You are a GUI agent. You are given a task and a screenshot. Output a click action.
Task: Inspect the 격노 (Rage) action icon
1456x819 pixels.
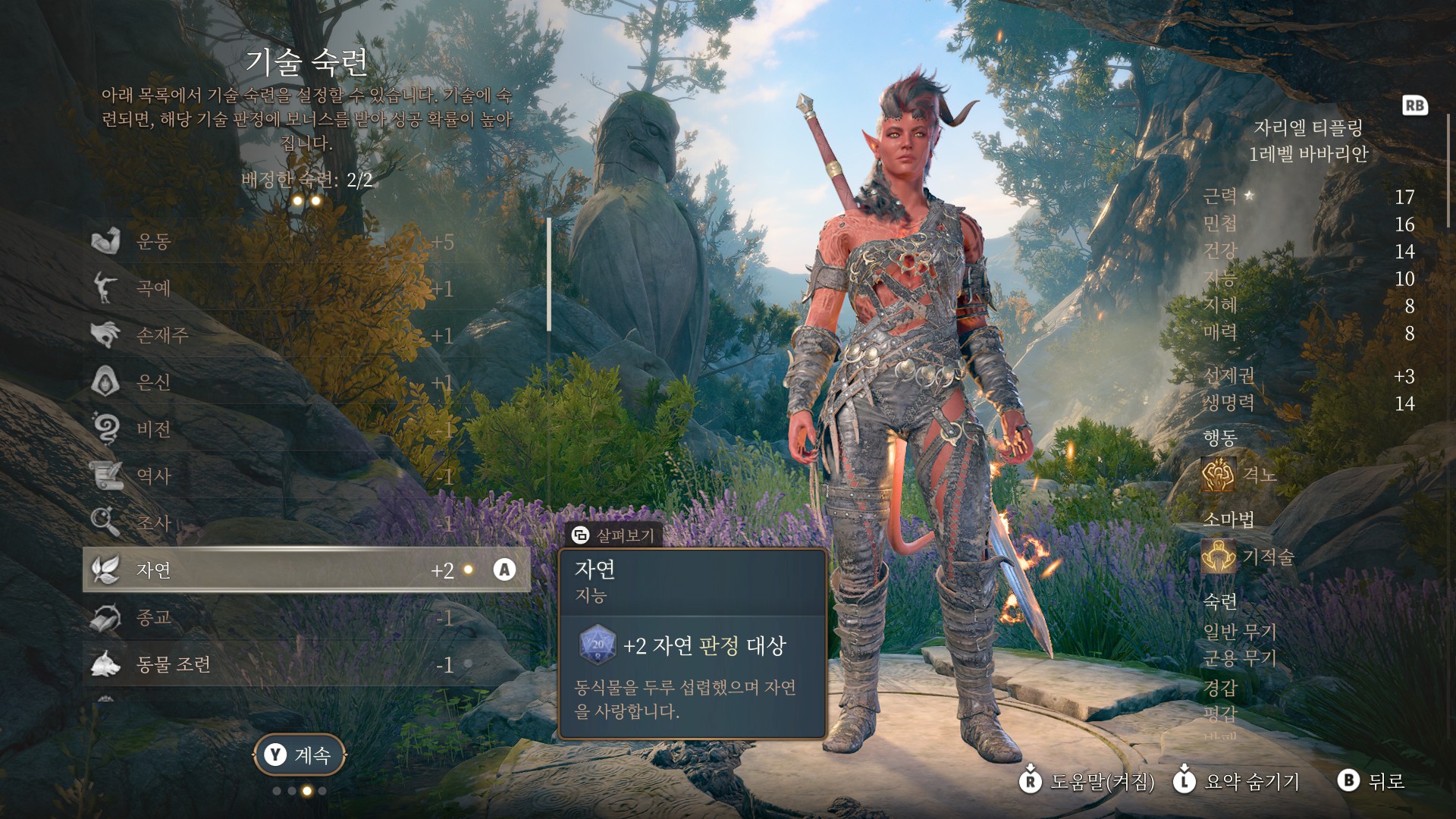[x=1219, y=475]
